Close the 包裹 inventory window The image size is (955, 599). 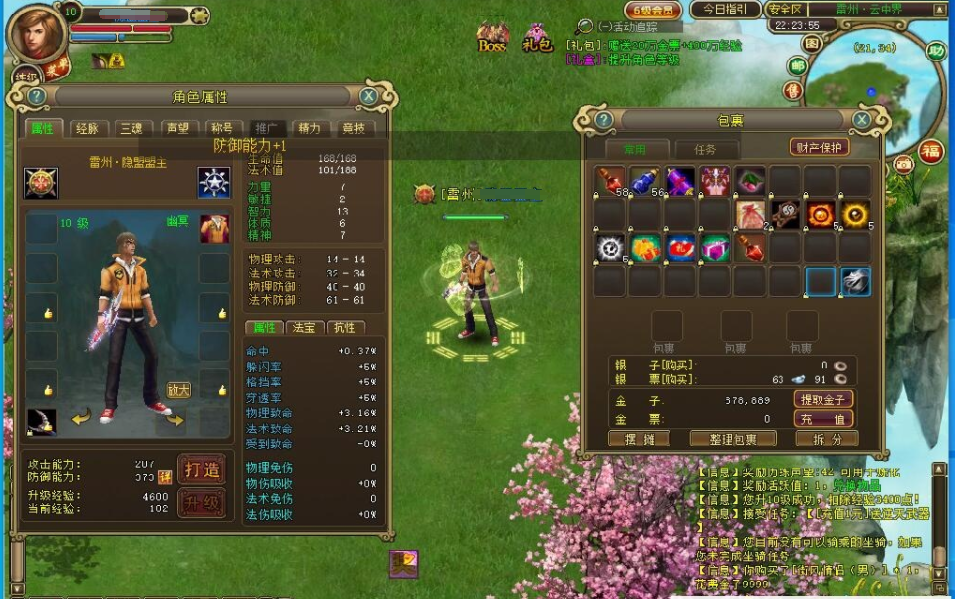(x=860, y=120)
